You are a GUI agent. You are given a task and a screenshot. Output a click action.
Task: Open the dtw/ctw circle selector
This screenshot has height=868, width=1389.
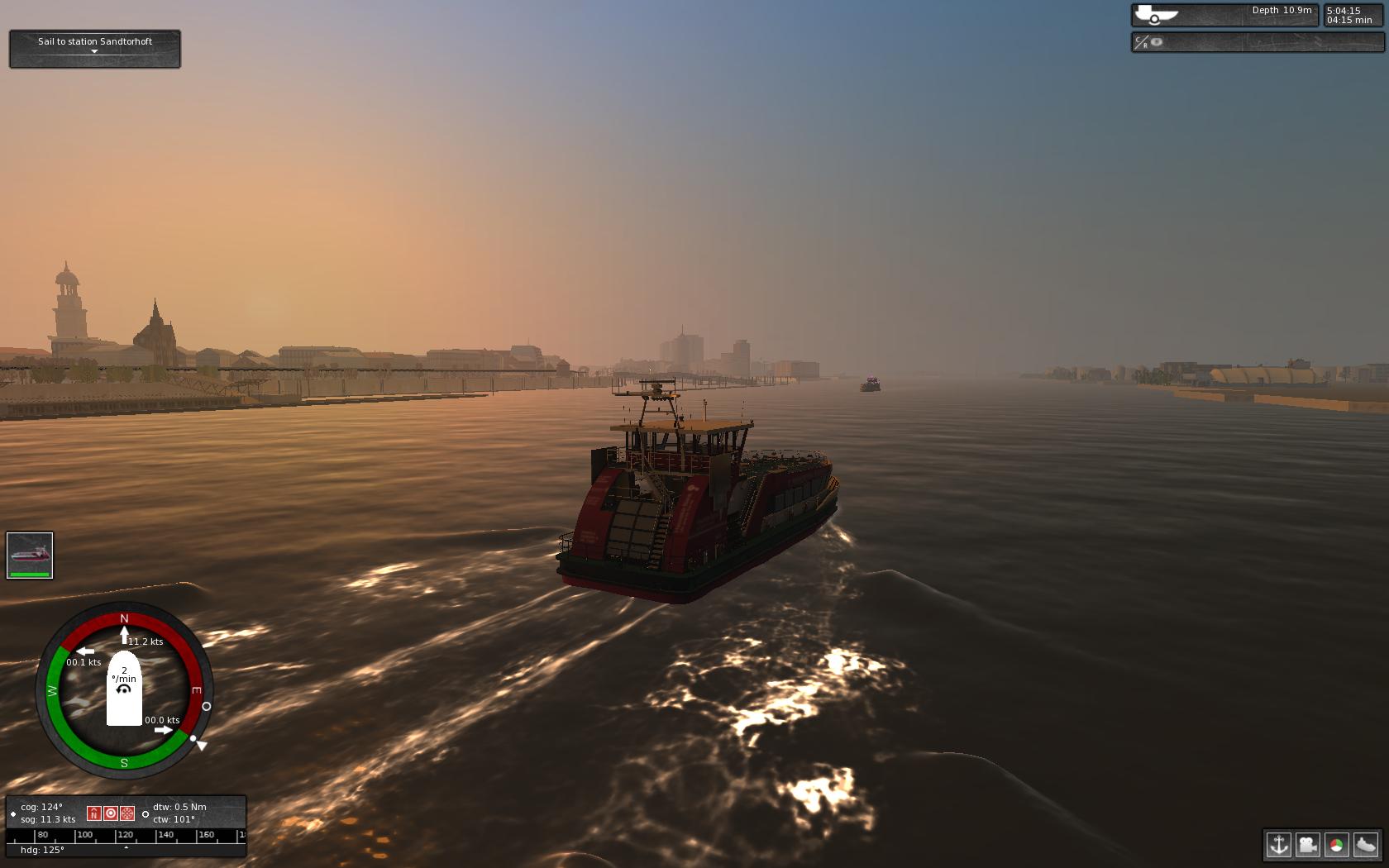tap(146, 814)
